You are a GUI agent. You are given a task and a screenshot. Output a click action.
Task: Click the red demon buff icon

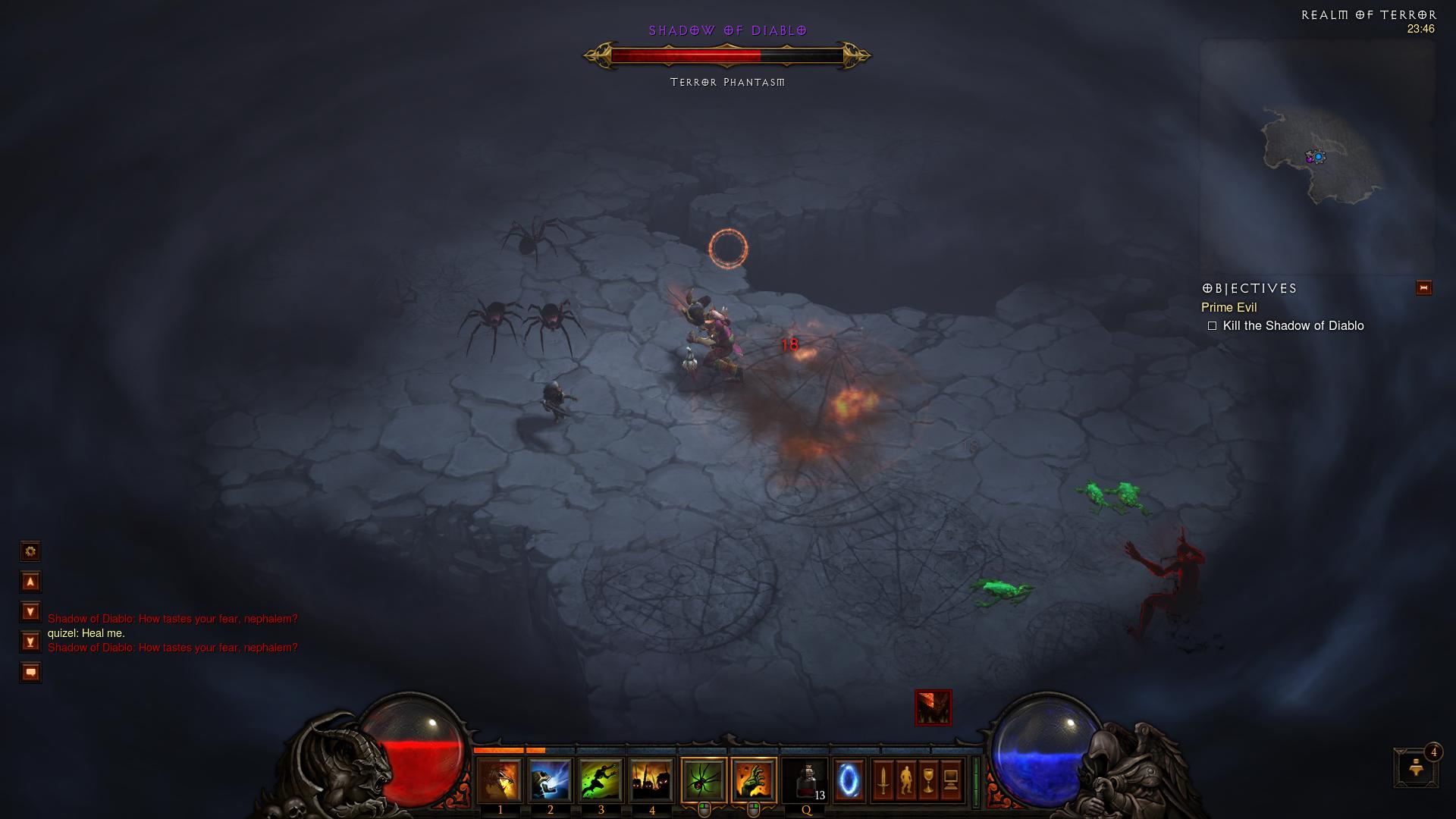point(933,708)
